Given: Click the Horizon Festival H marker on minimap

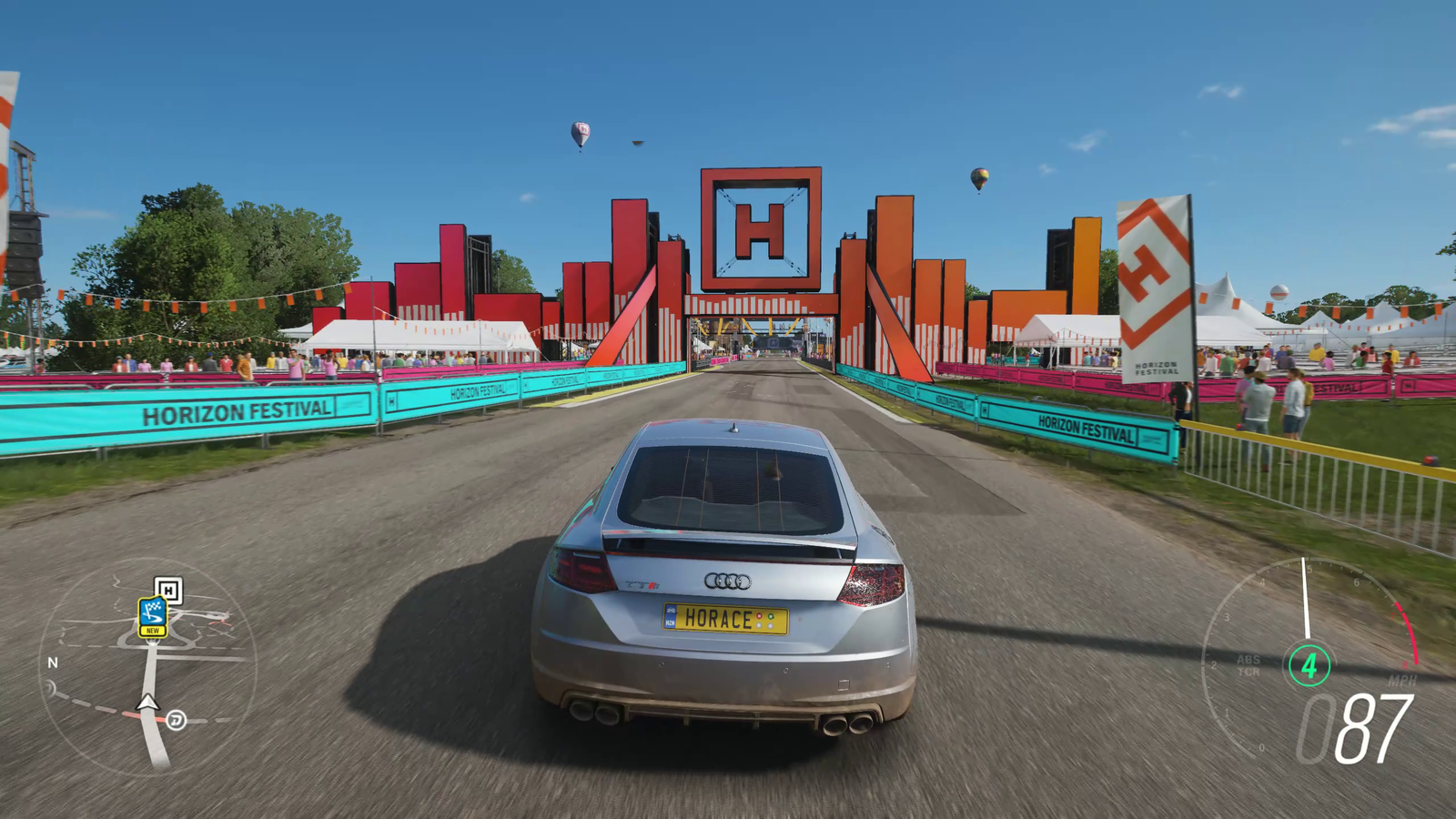Looking at the screenshot, I should tap(168, 590).
